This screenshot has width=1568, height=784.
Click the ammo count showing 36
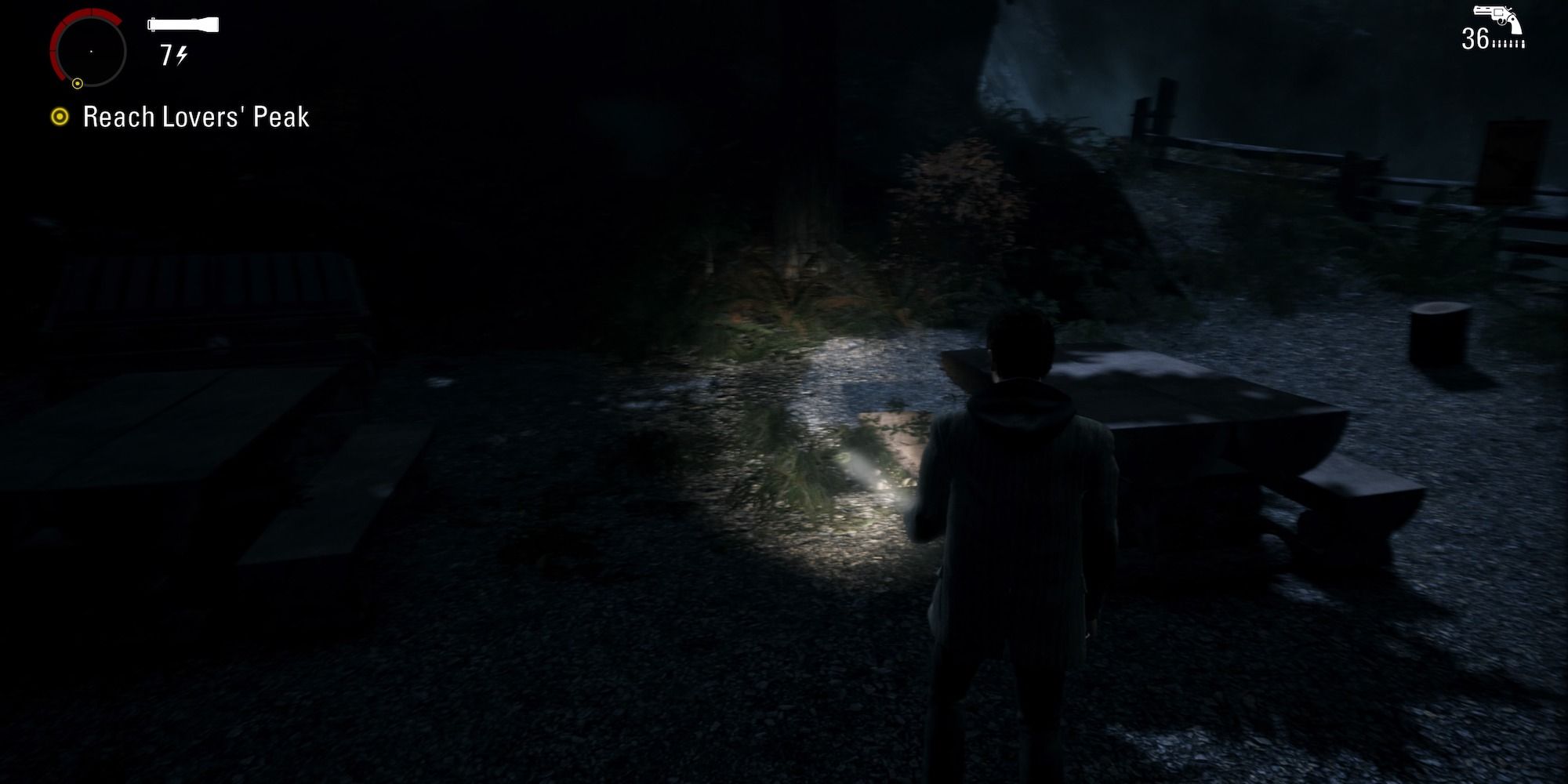pyautogui.click(x=1475, y=38)
